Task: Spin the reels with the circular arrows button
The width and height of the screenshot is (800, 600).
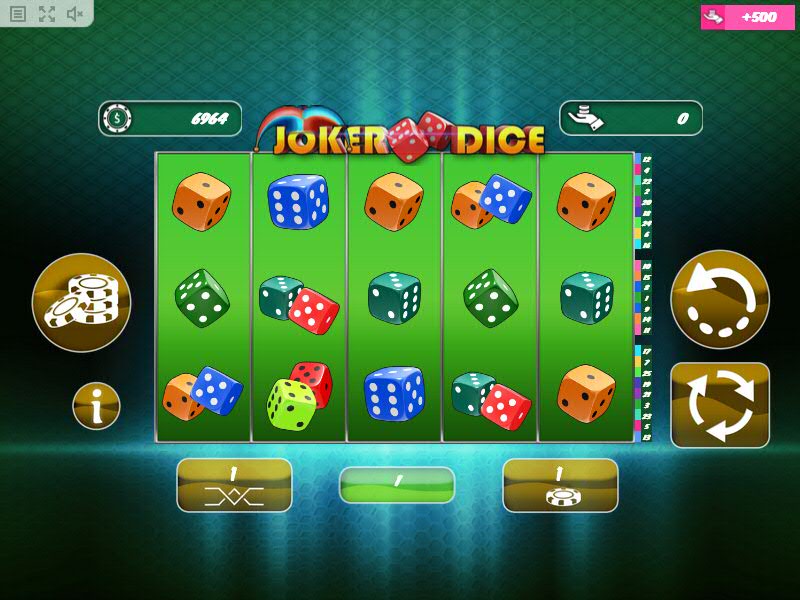Action: (720, 405)
